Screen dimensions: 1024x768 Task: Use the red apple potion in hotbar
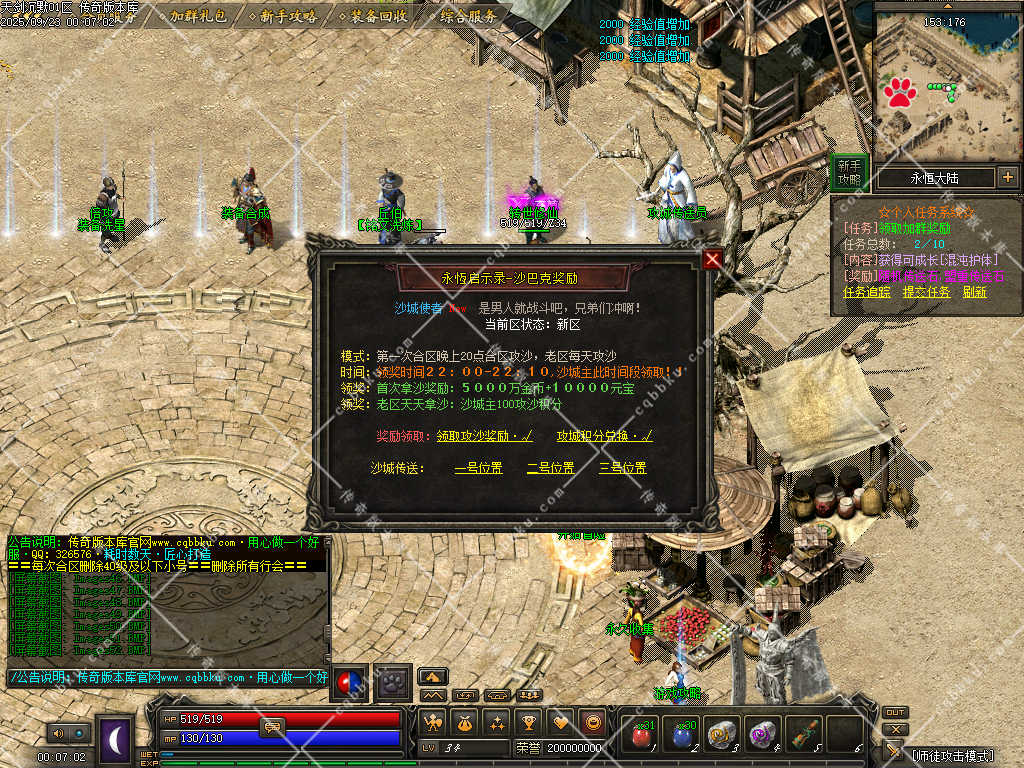[639, 735]
